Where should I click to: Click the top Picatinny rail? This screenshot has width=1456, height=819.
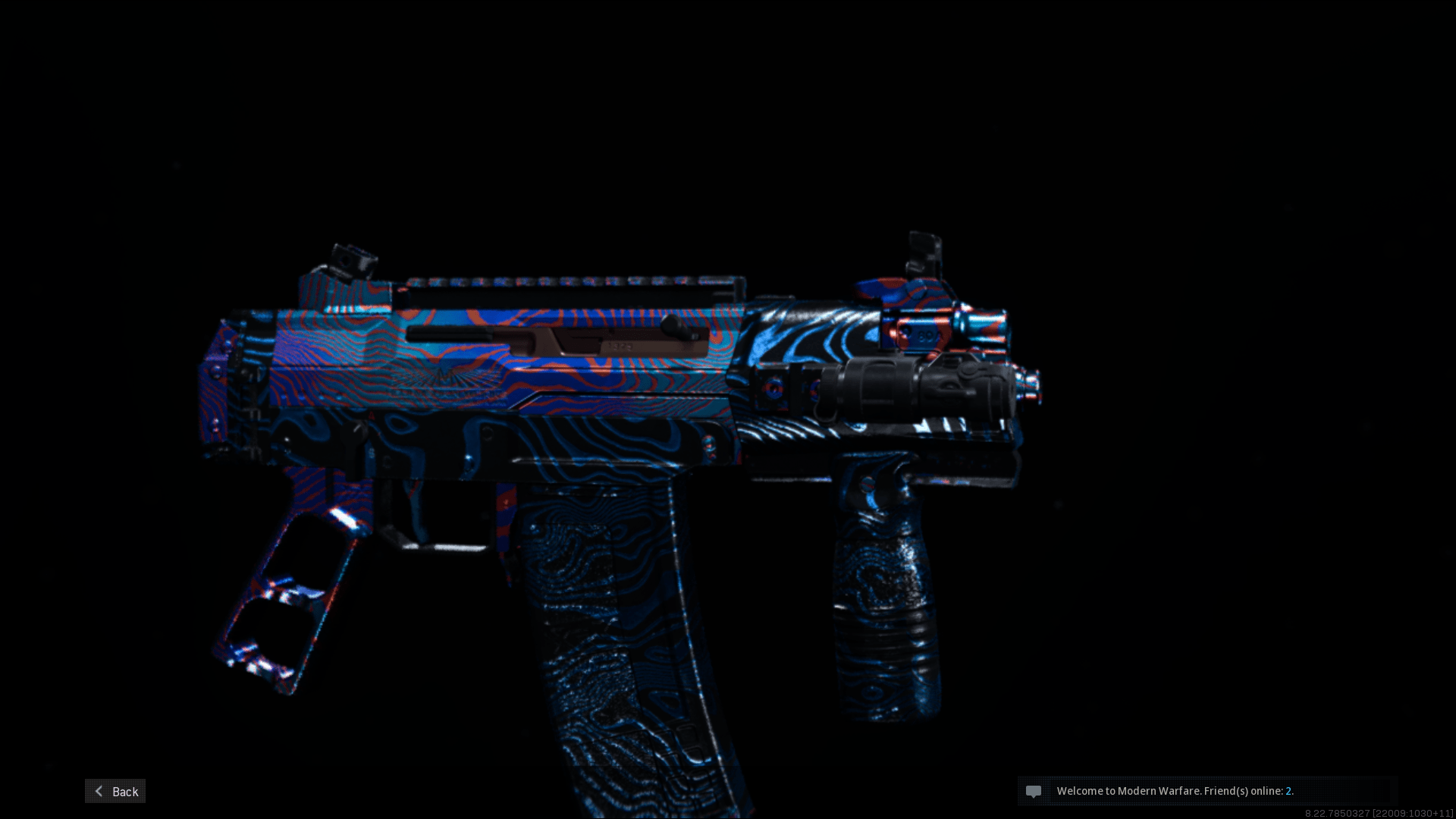pos(569,279)
